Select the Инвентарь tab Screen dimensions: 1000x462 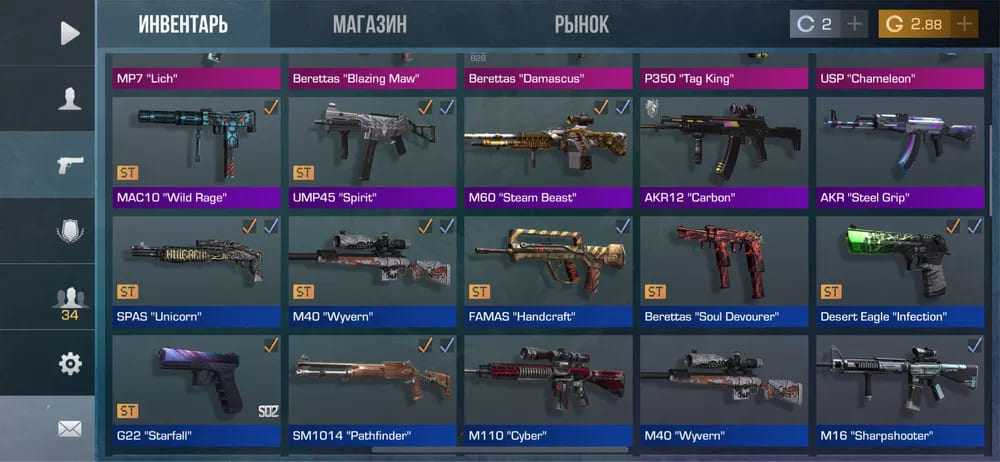[x=183, y=24]
